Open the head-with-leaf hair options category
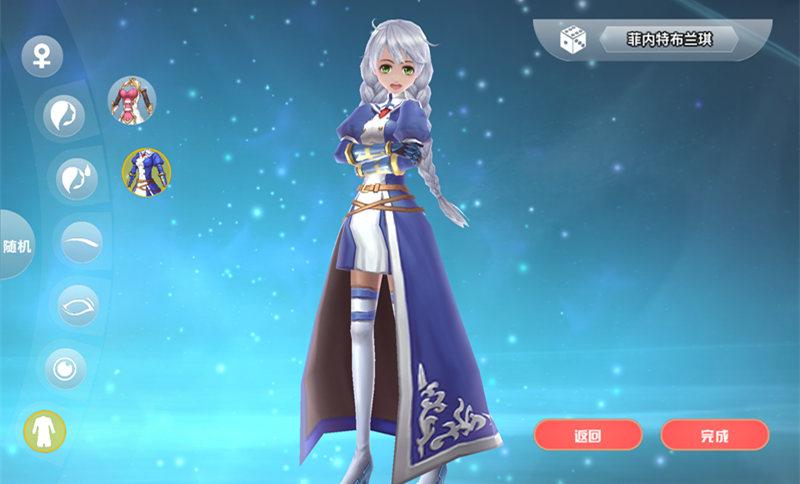800x484 pixels. (x=77, y=178)
